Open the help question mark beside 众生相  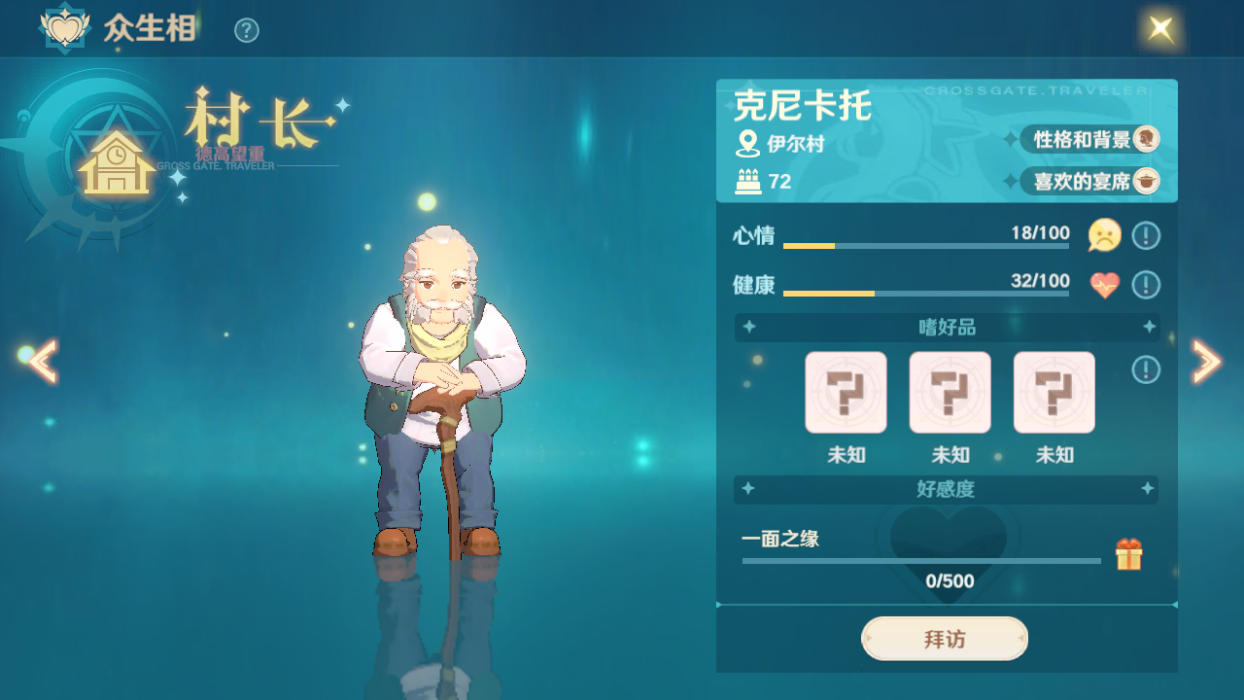pos(246,31)
